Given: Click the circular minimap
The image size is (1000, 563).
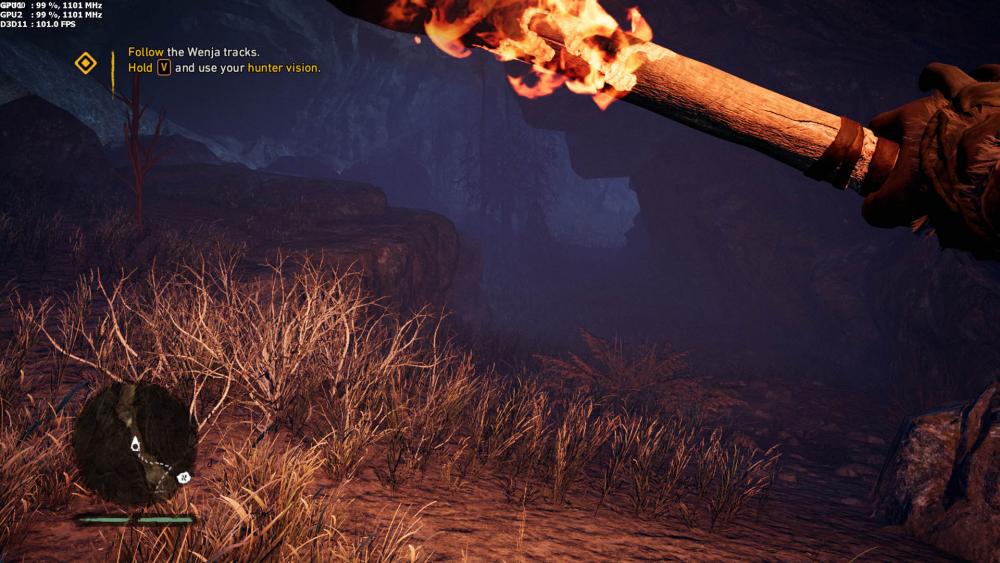Looking at the screenshot, I should (134, 443).
